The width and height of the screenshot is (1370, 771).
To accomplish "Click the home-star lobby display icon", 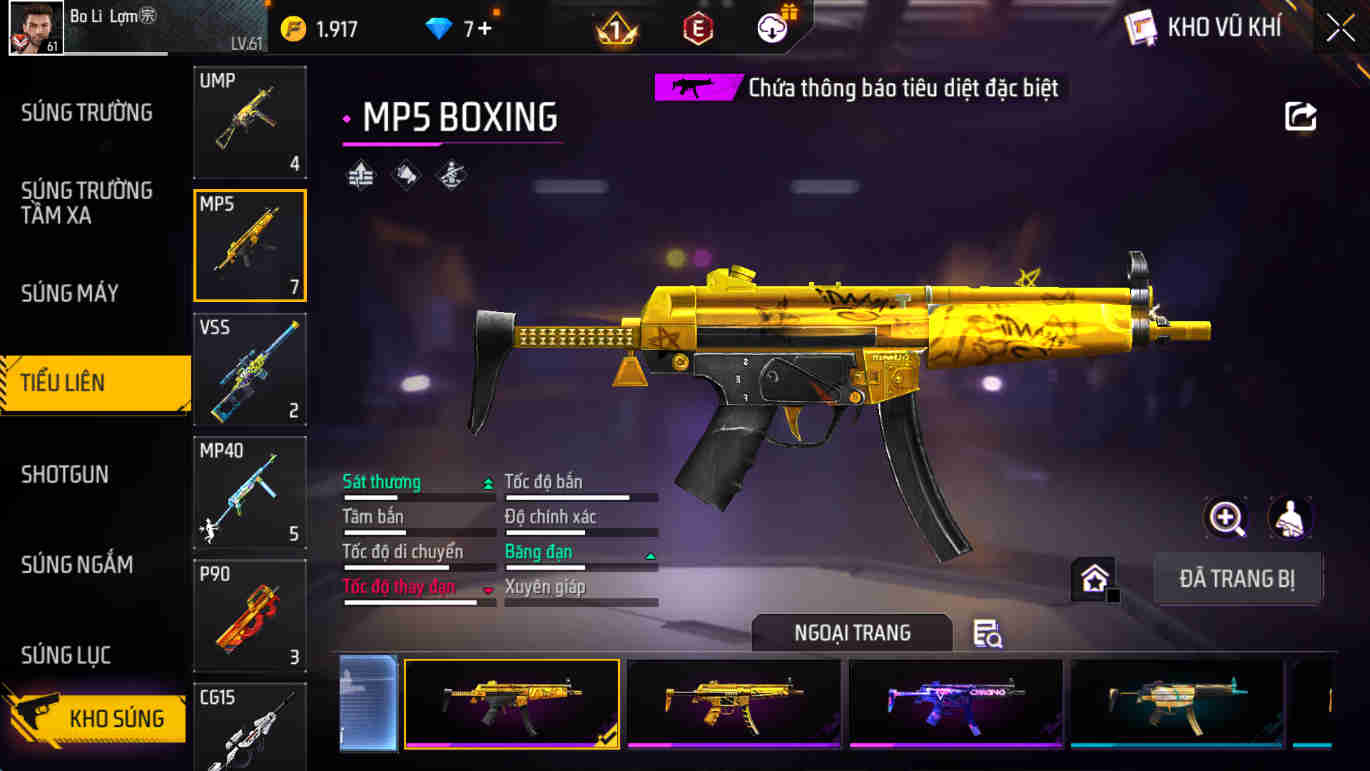I will point(1095,578).
